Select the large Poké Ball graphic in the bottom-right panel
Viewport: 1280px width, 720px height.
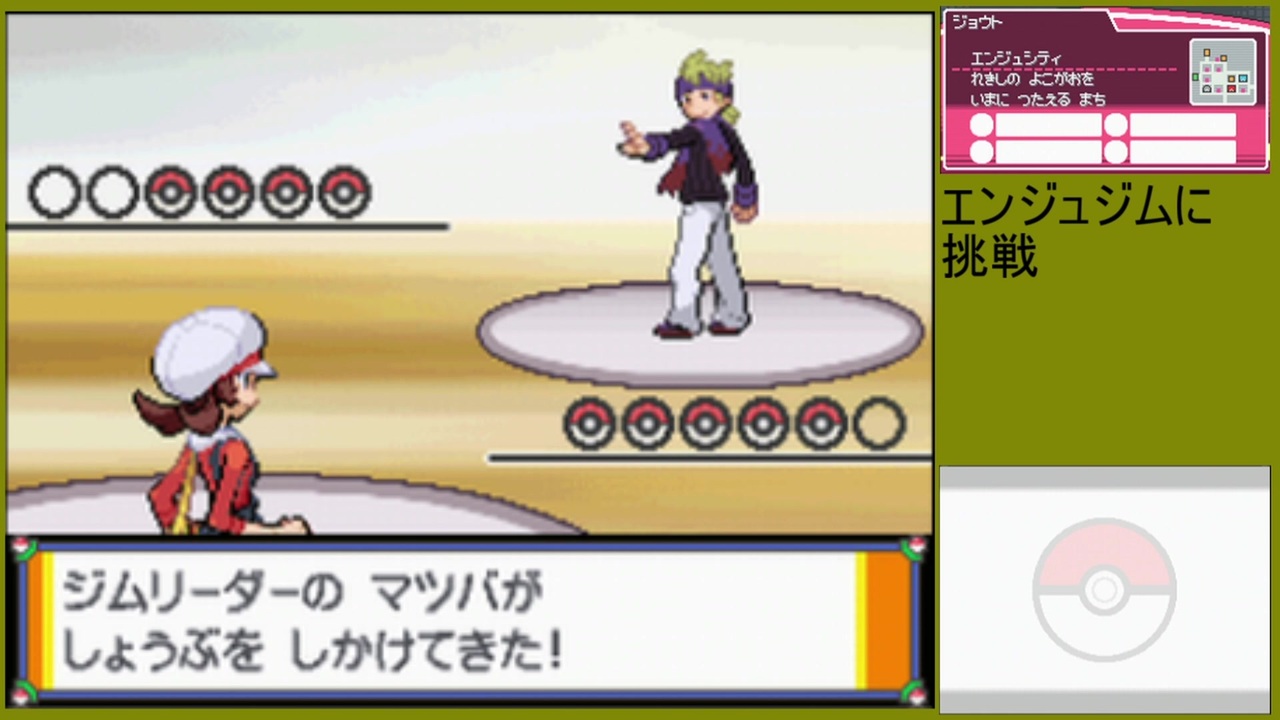coord(1103,590)
